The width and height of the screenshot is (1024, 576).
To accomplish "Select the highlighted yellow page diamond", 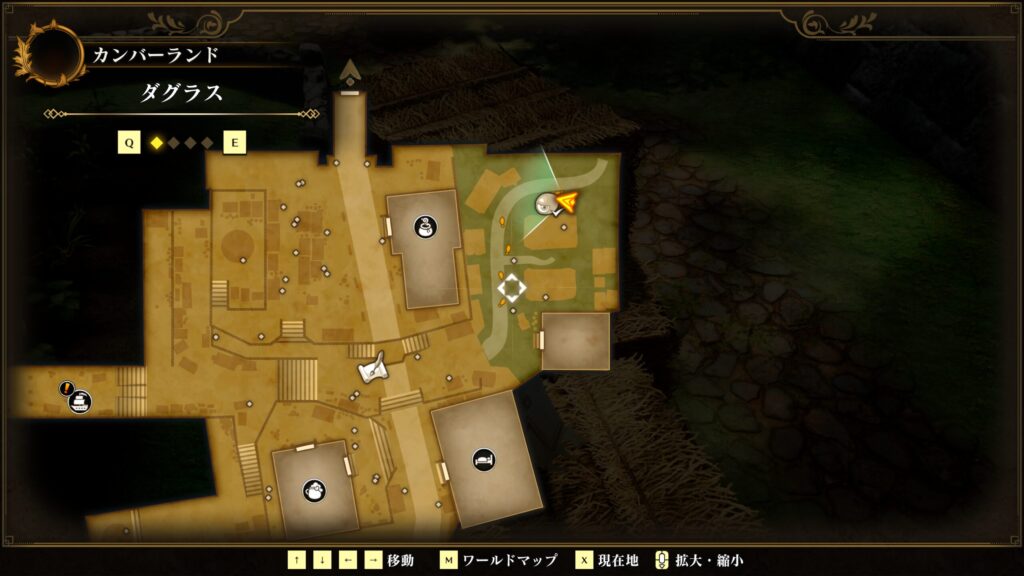I will tap(156, 143).
